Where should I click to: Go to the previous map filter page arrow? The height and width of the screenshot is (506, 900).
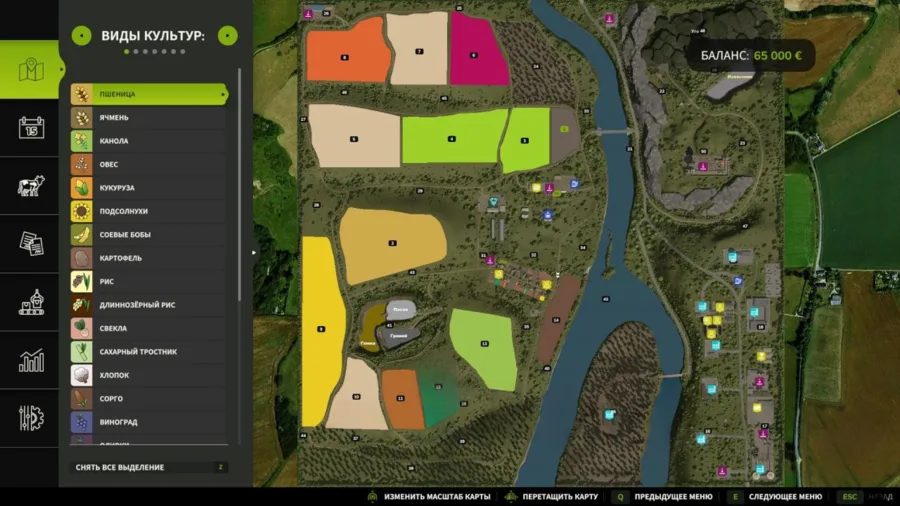[x=81, y=36]
